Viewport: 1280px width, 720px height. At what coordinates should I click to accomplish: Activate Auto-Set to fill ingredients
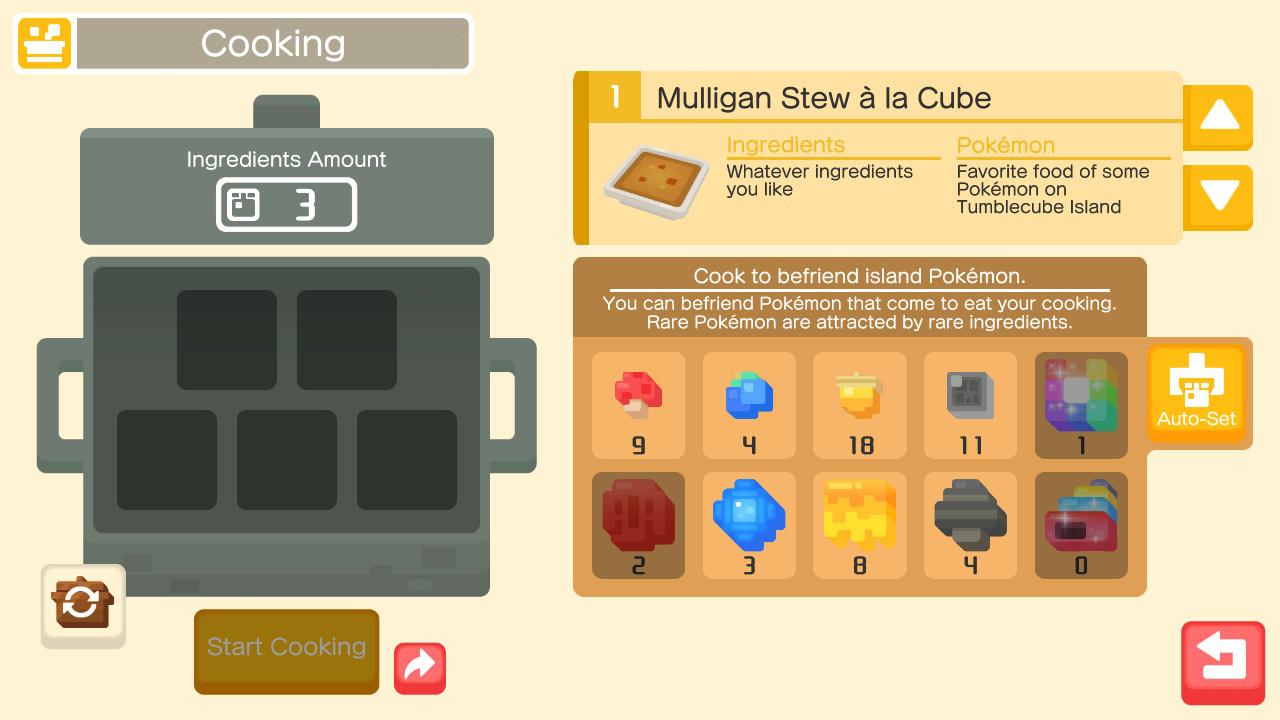pyautogui.click(x=1196, y=393)
